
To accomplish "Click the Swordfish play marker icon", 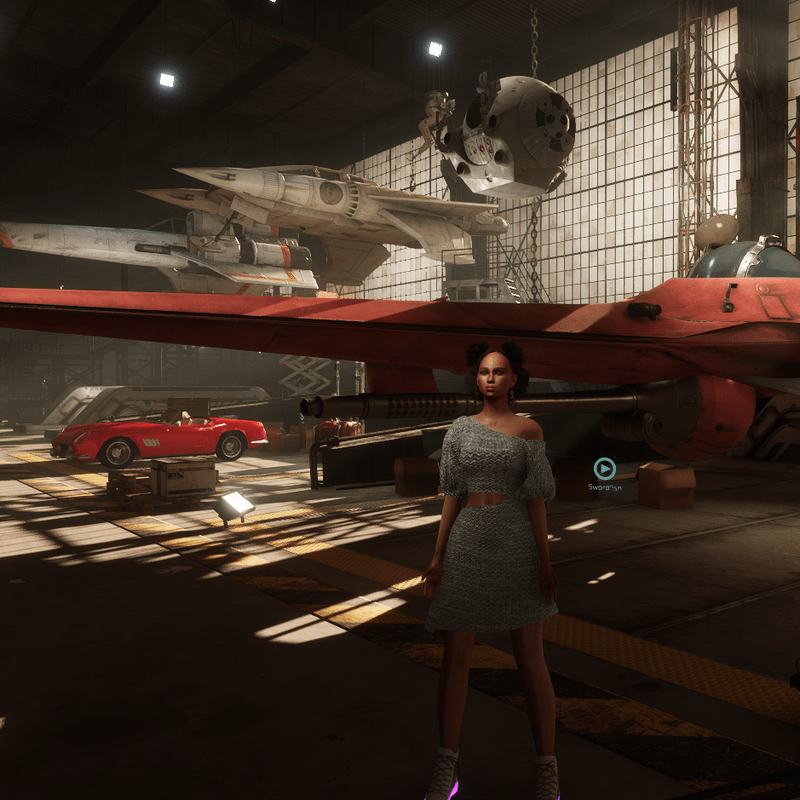I will 604,468.
